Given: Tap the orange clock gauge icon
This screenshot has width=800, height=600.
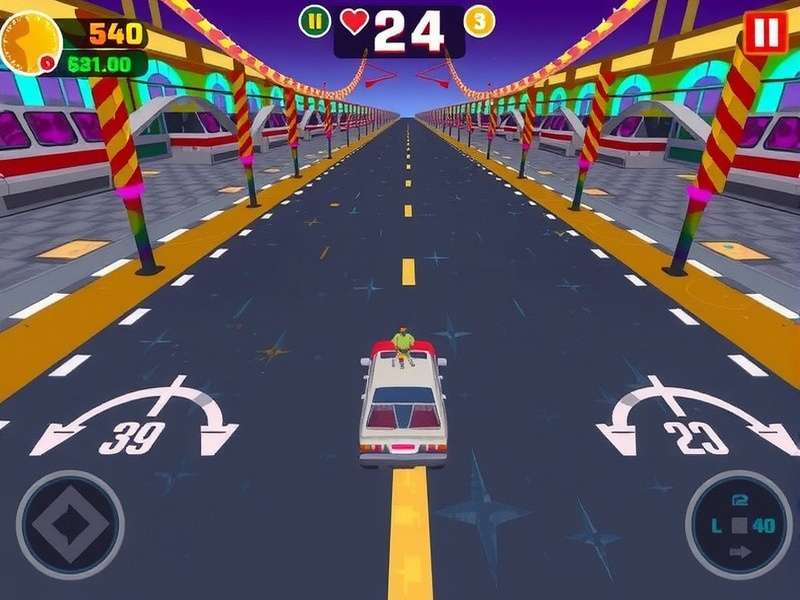Looking at the screenshot, I should coord(30,42).
